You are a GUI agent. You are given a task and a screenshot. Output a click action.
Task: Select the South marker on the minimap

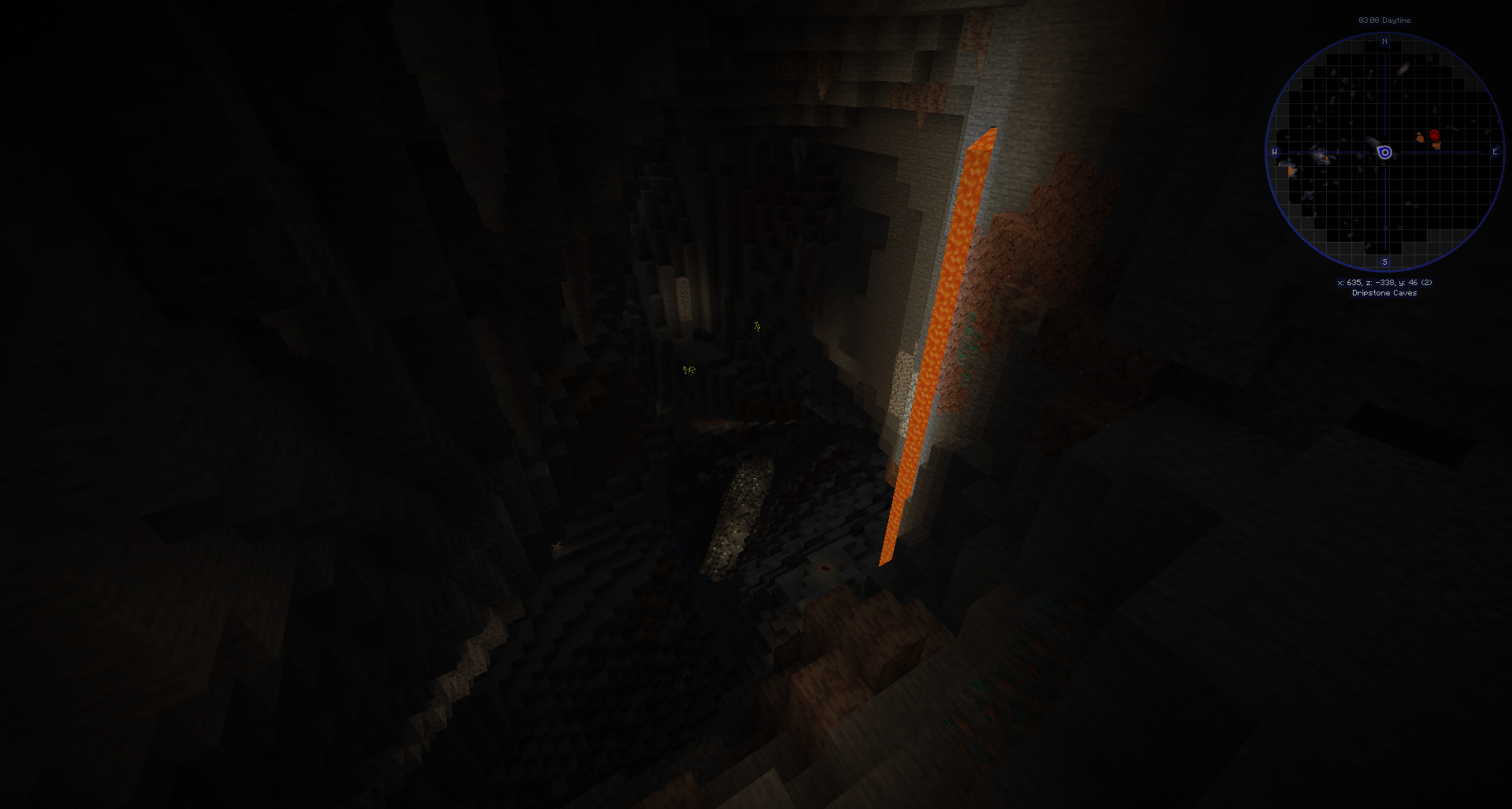tap(1385, 262)
